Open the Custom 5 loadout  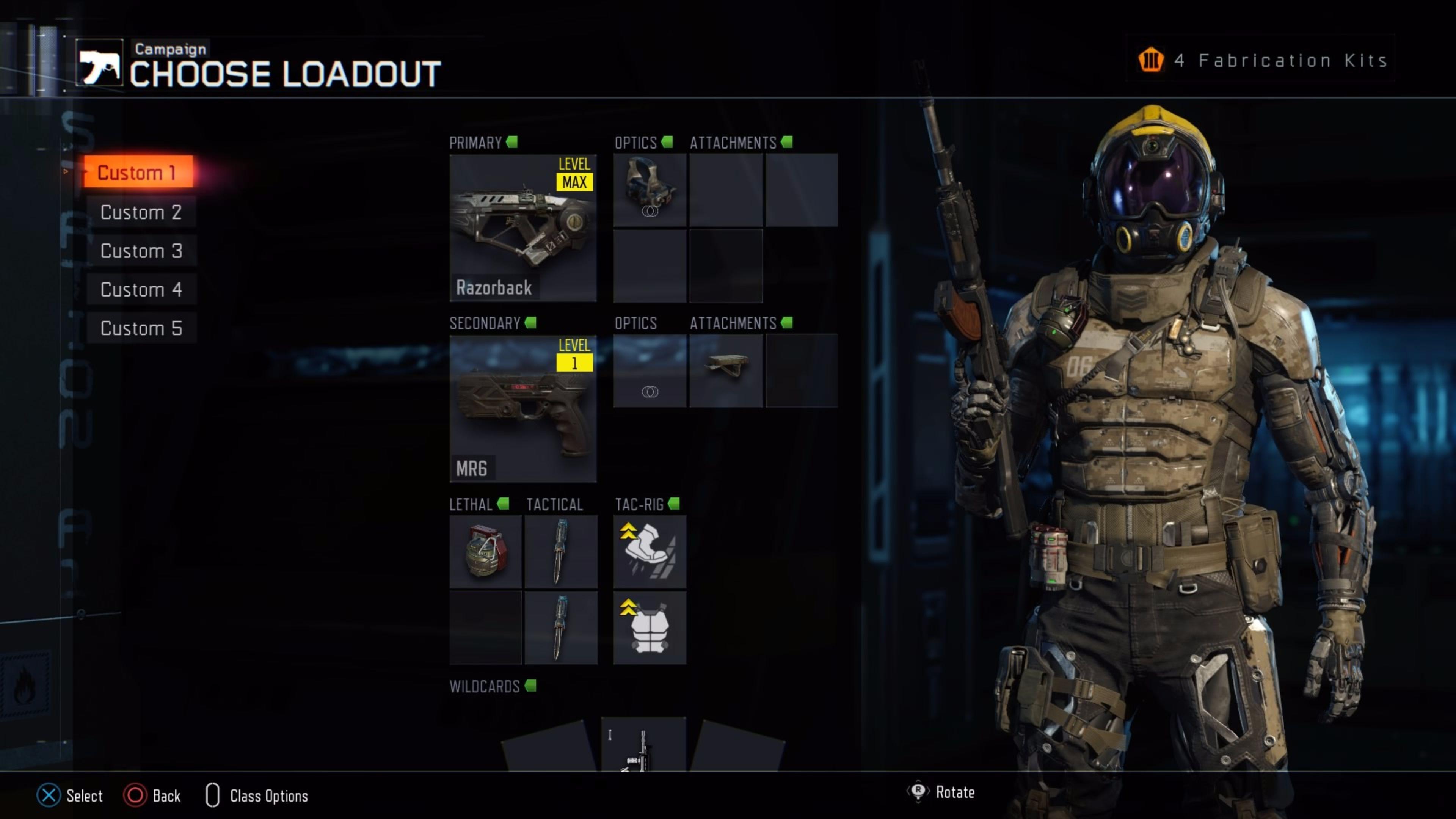click(141, 328)
